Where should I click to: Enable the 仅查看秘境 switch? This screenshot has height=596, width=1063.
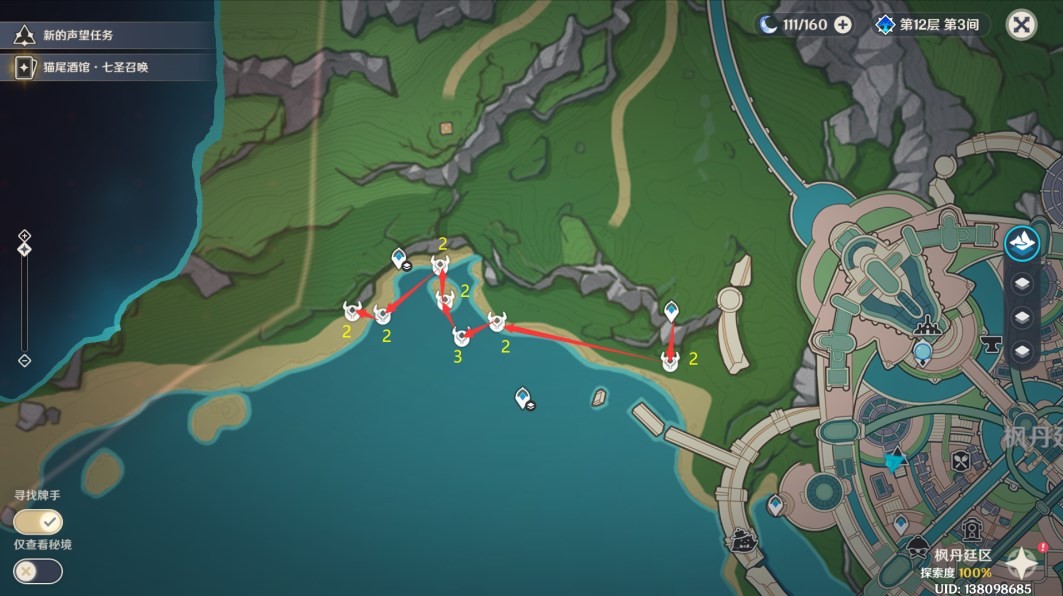tap(38, 571)
